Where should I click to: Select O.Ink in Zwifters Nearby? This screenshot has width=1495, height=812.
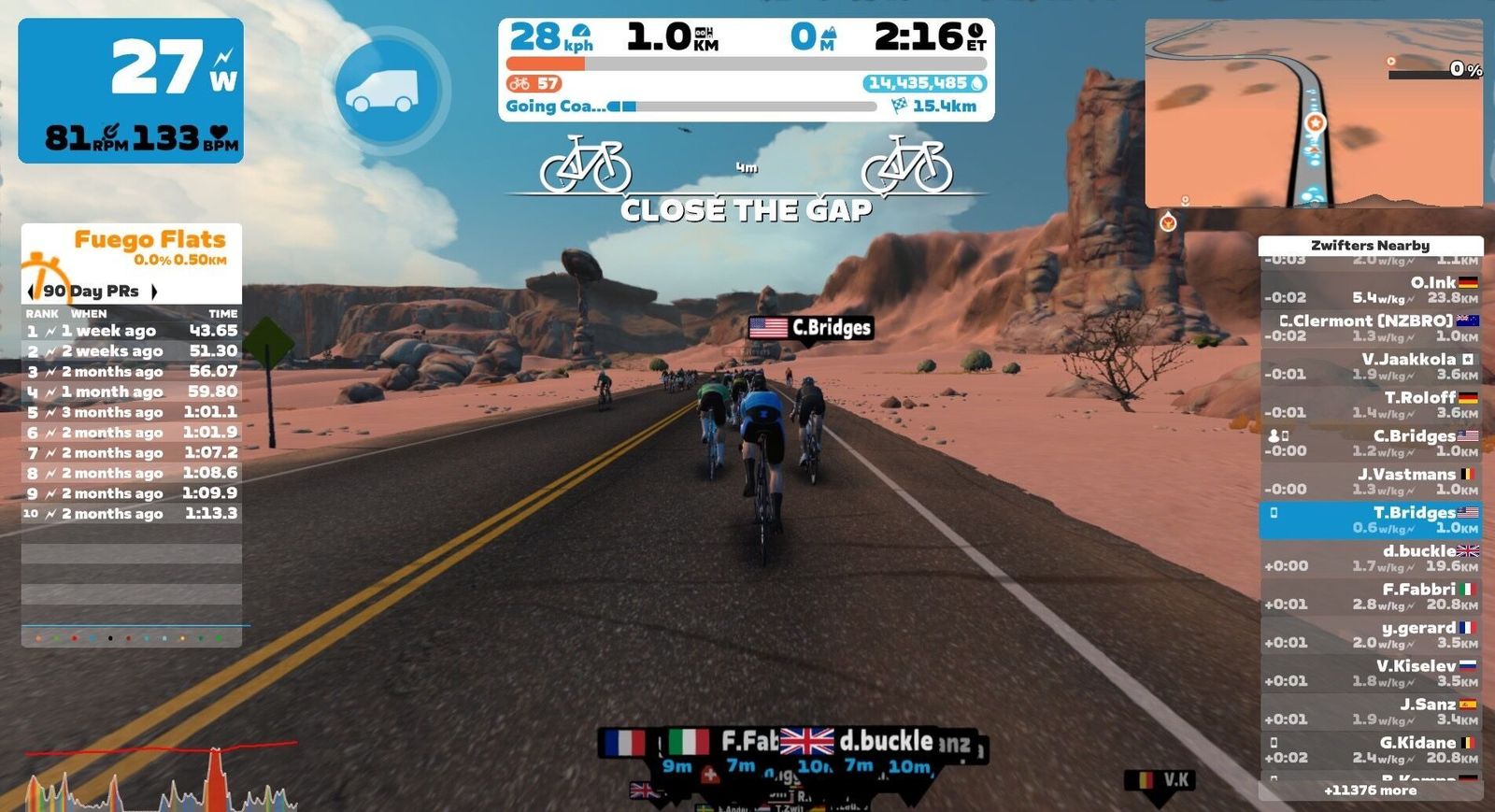(x=1370, y=290)
